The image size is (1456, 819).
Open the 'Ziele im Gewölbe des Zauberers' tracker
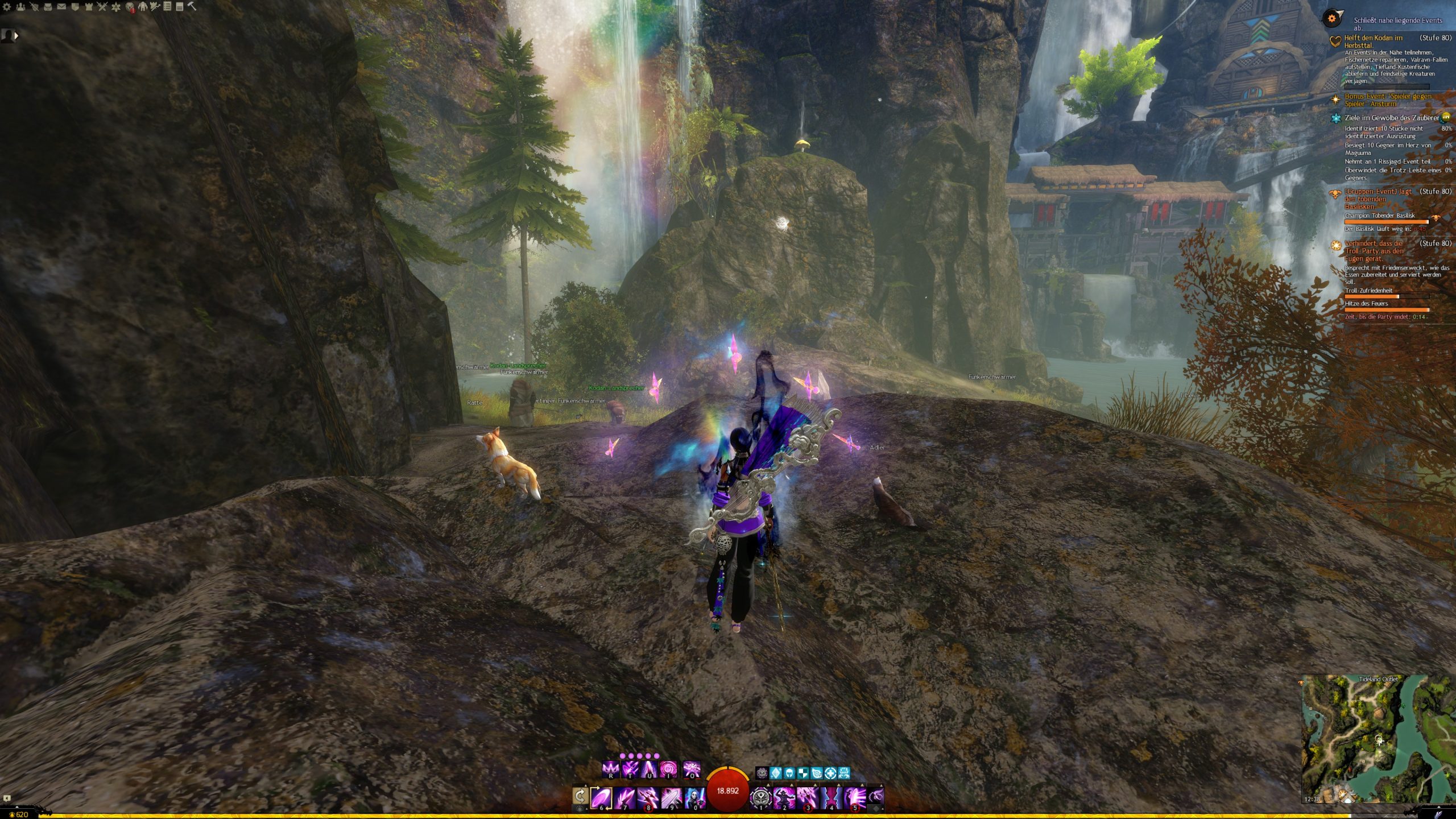point(1391,118)
